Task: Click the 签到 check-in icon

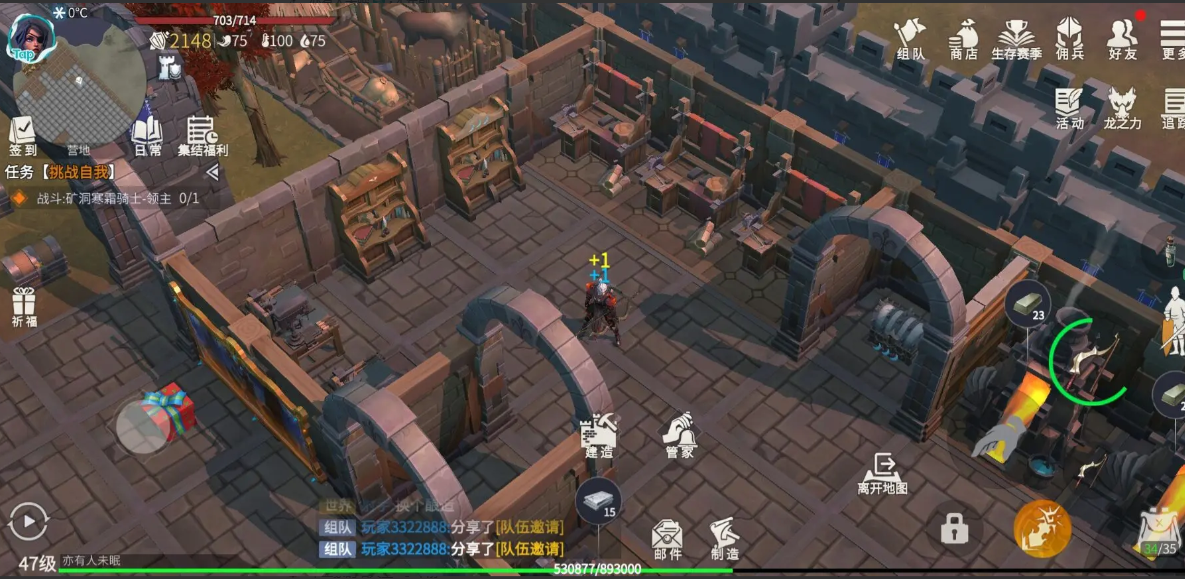Action: 22,135
